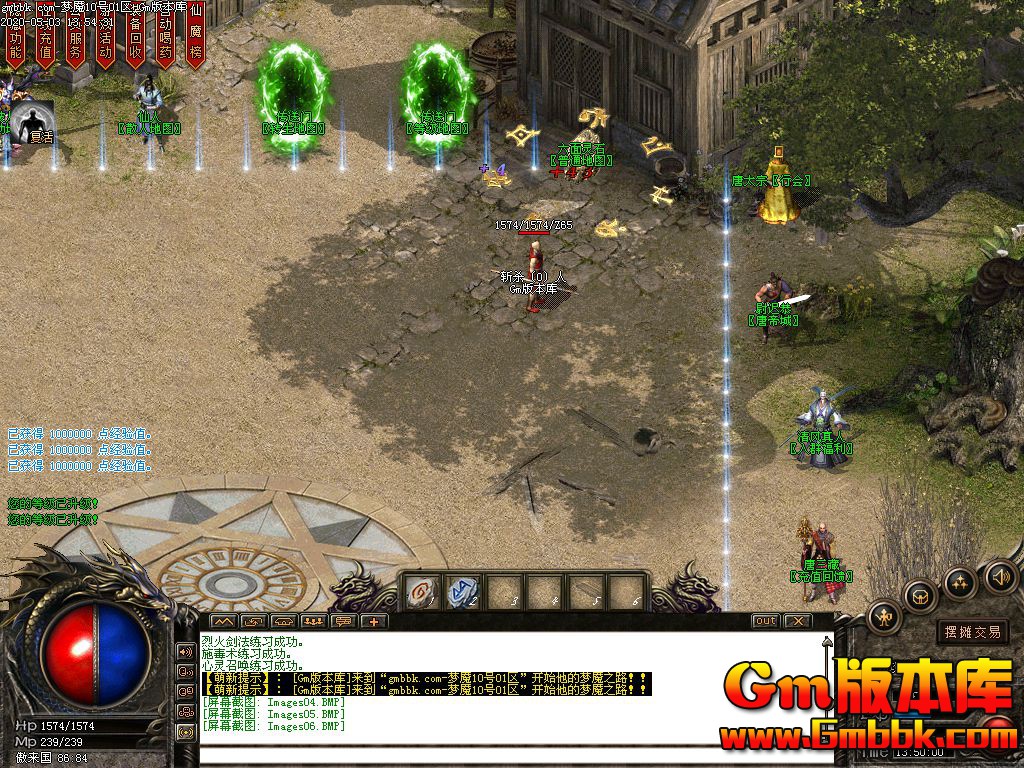1024x768 pixels.
Task: Click the 'out' button above the chat
Action: [765, 621]
